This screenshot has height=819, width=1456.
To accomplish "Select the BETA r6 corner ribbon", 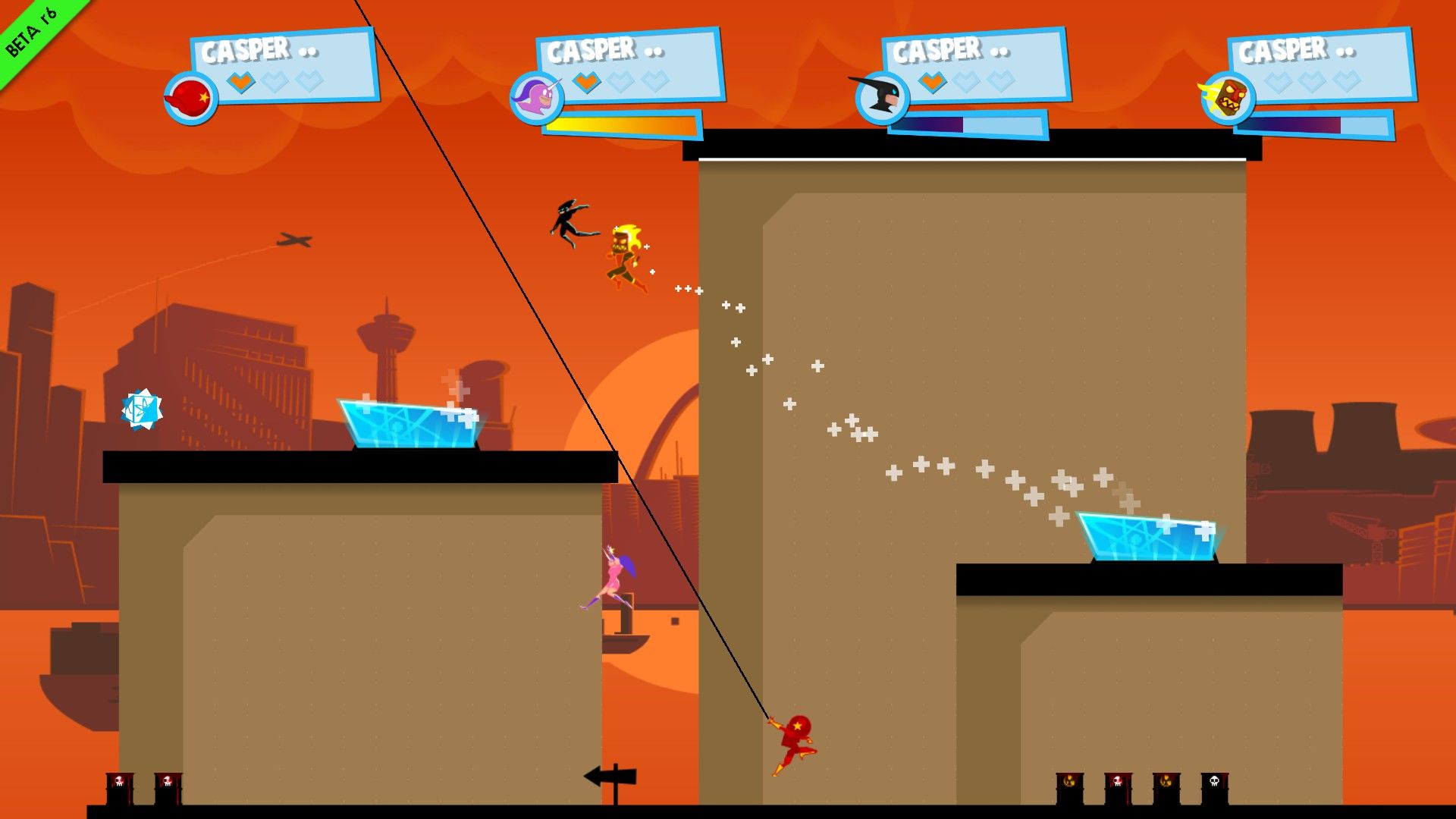I will (x=30, y=30).
